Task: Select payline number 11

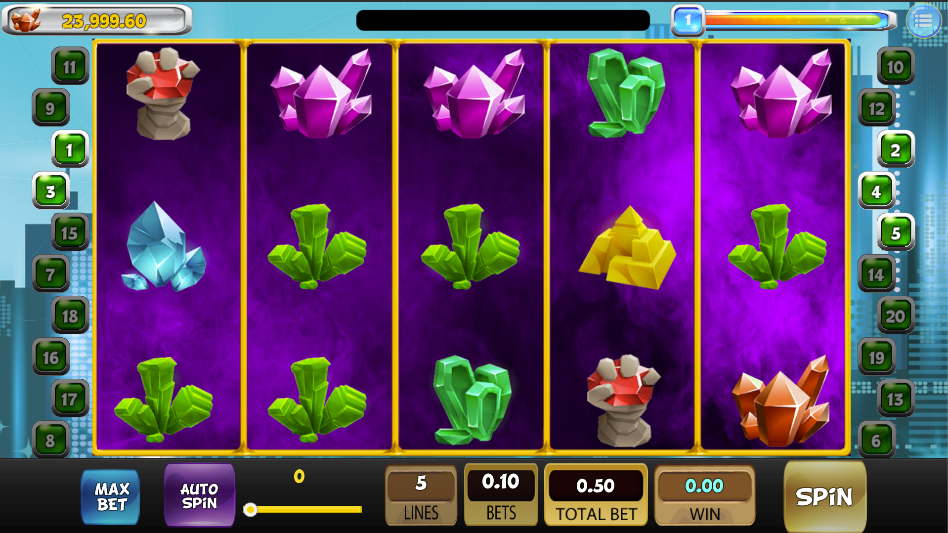Action: [x=70, y=68]
